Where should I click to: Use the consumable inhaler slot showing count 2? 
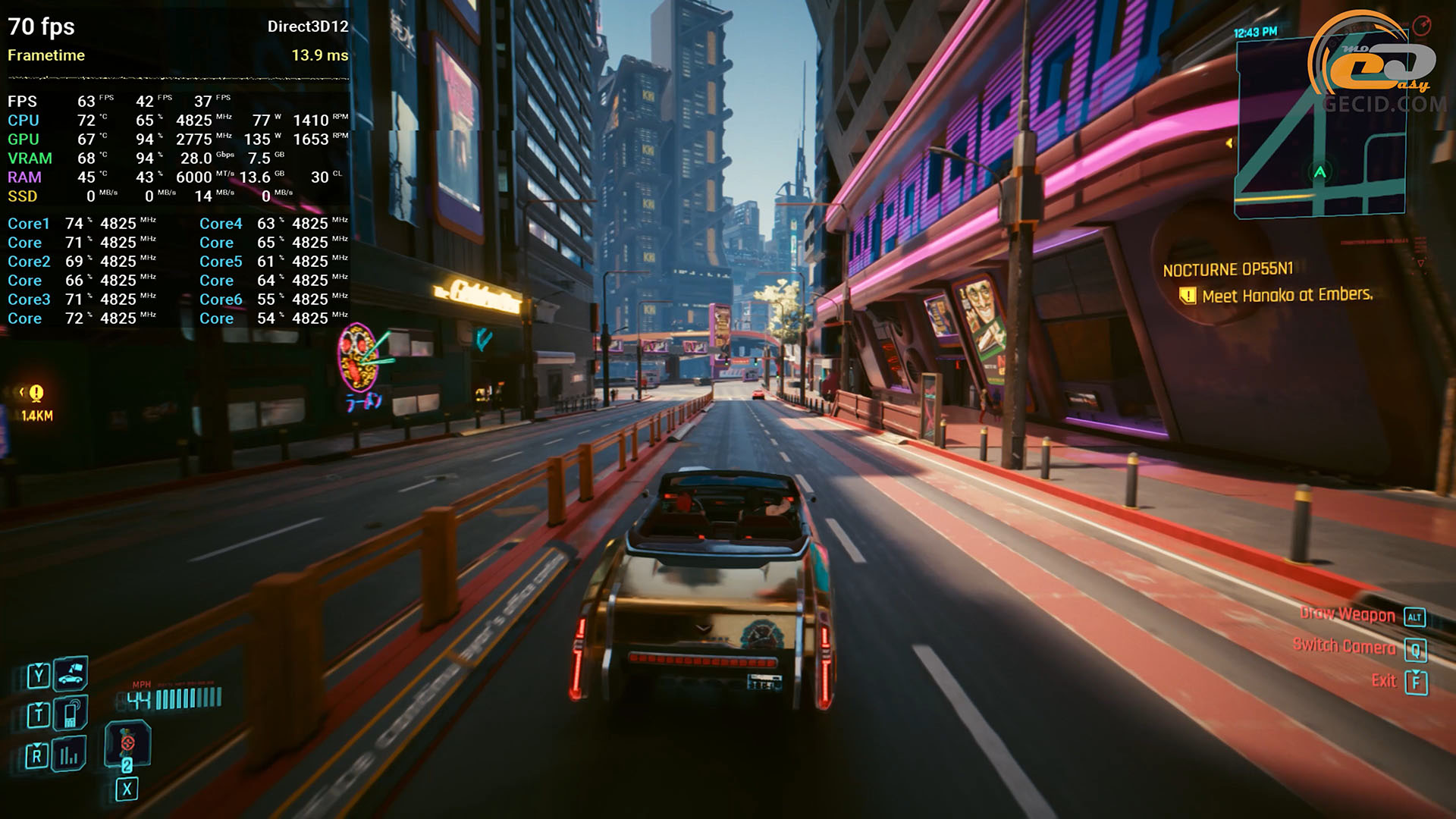click(x=127, y=743)
